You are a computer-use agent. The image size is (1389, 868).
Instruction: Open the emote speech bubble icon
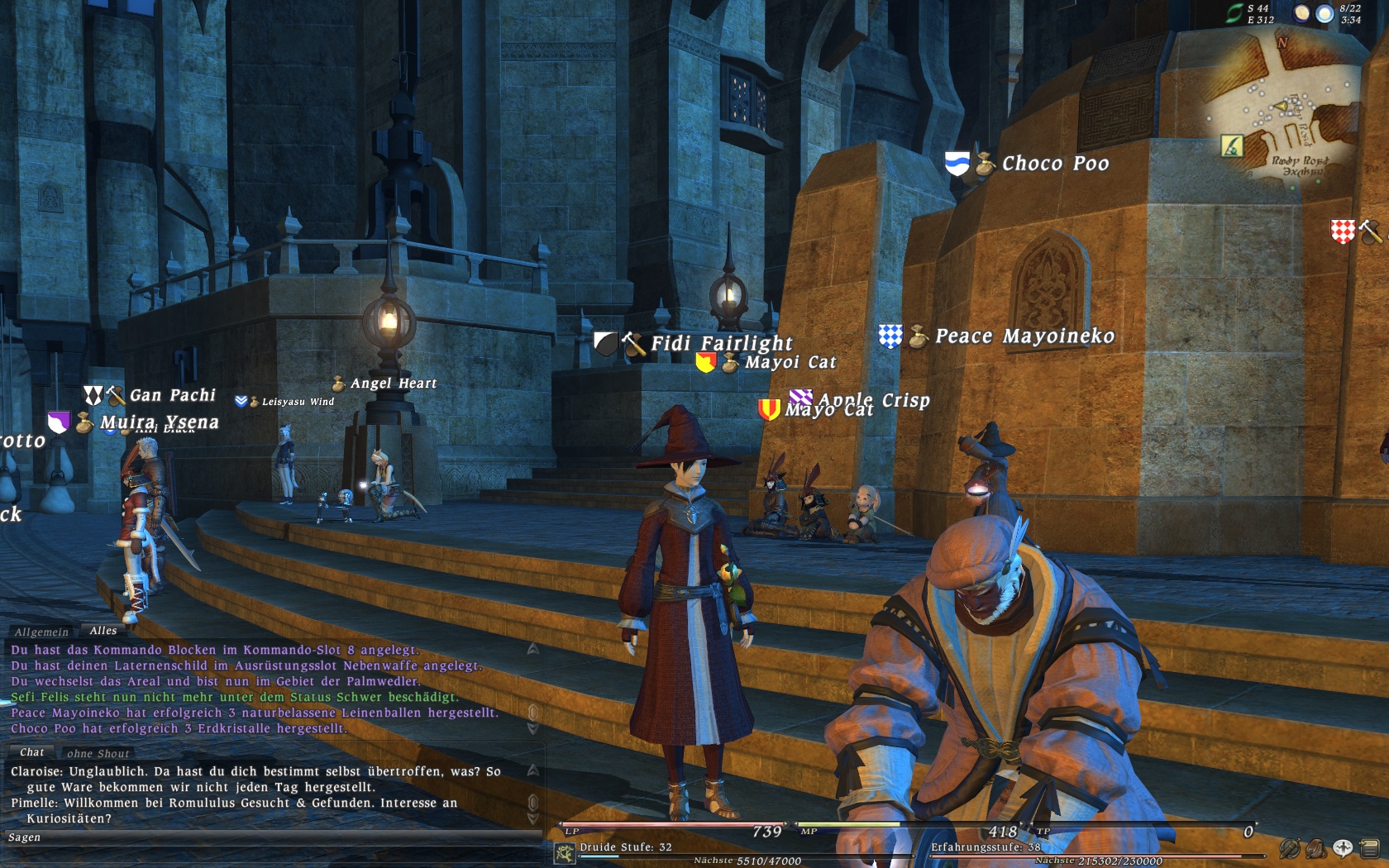(1343, 848)
